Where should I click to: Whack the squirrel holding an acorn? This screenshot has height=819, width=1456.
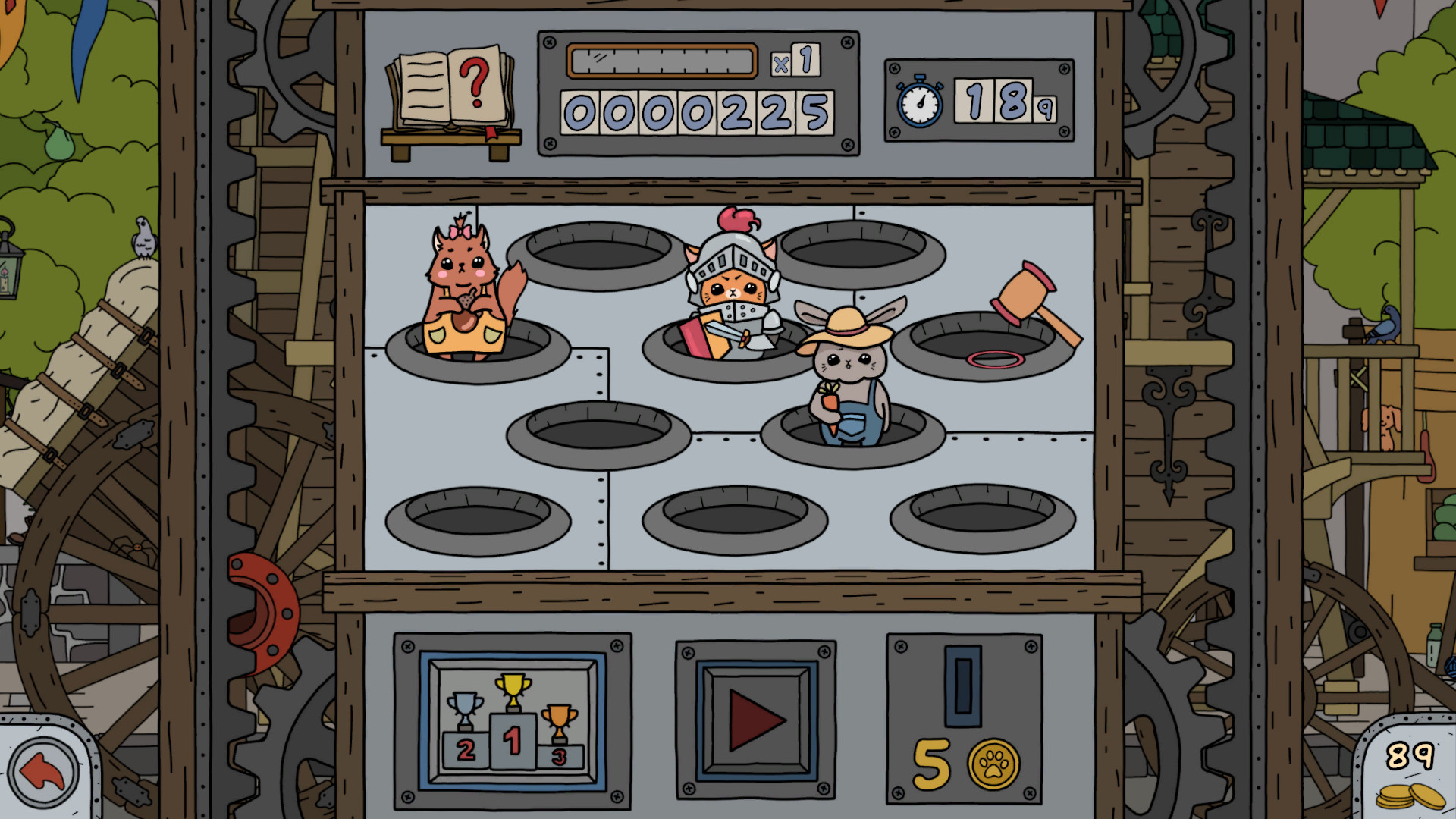(463, 296)
